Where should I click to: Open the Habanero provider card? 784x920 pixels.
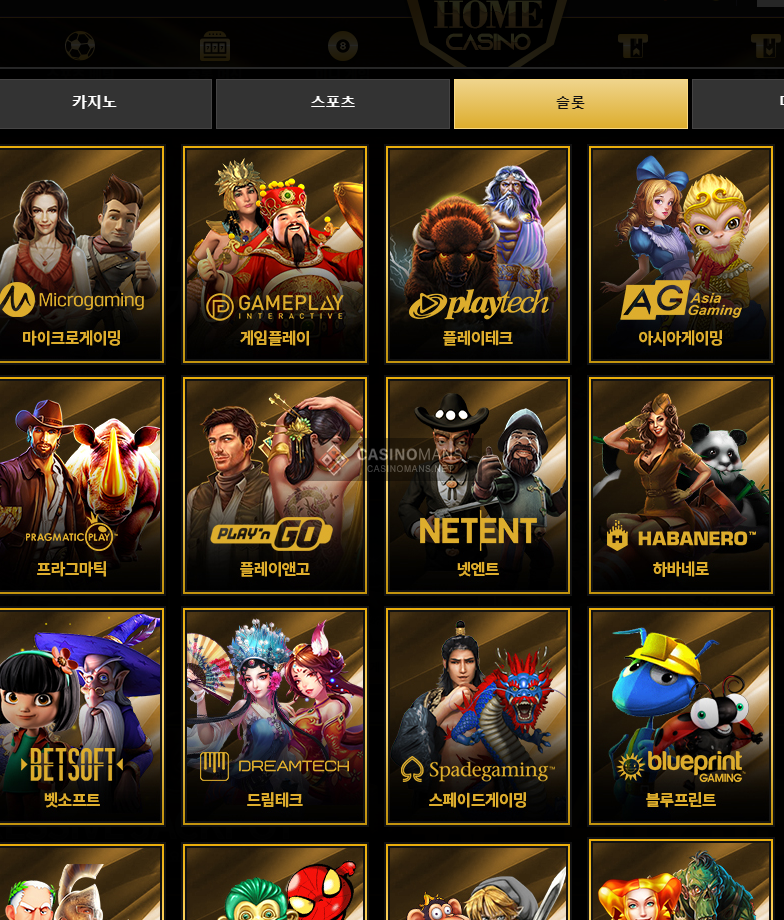(x=681, y=484)
